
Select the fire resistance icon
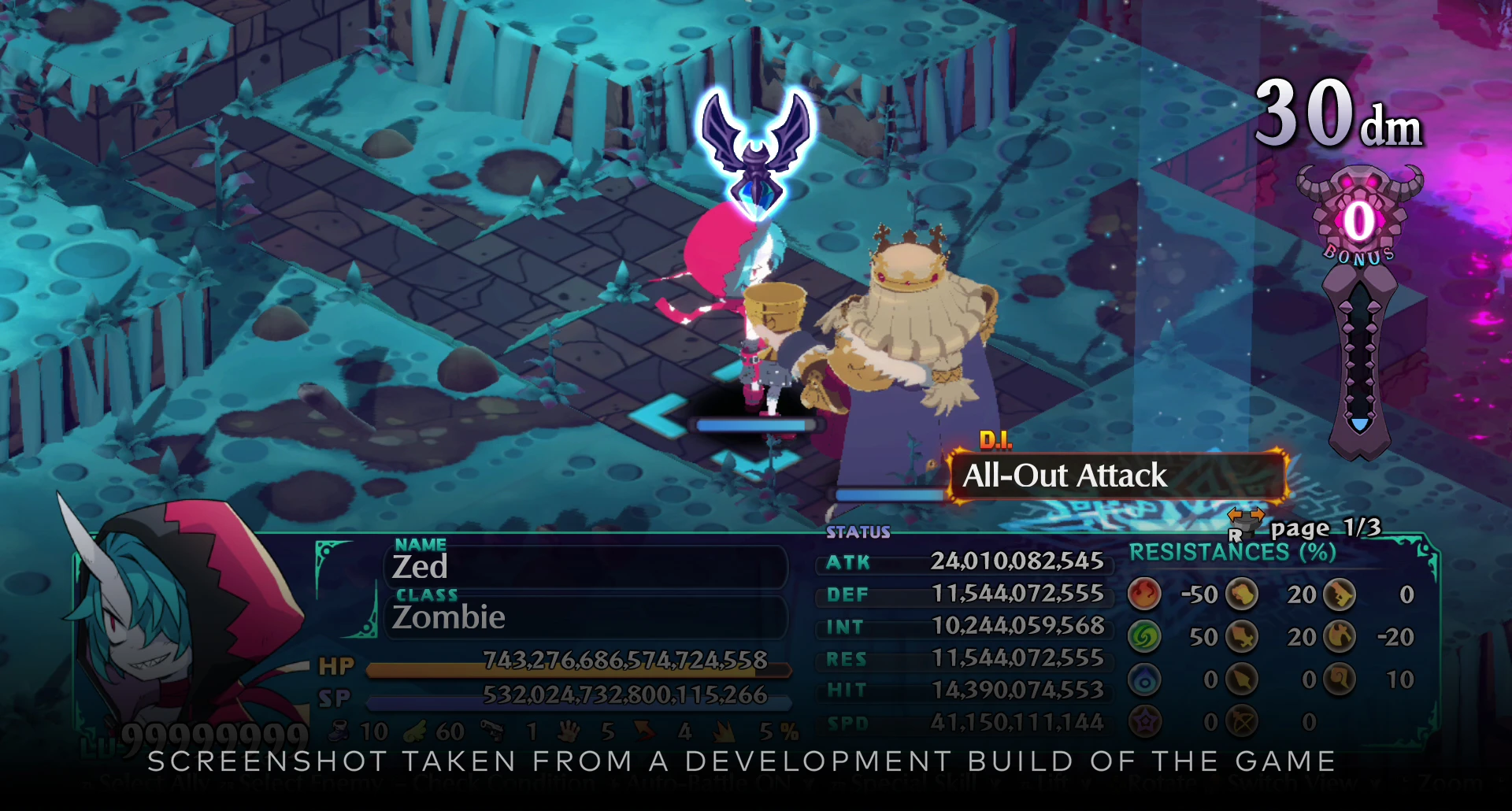[x=1144, y=595]
